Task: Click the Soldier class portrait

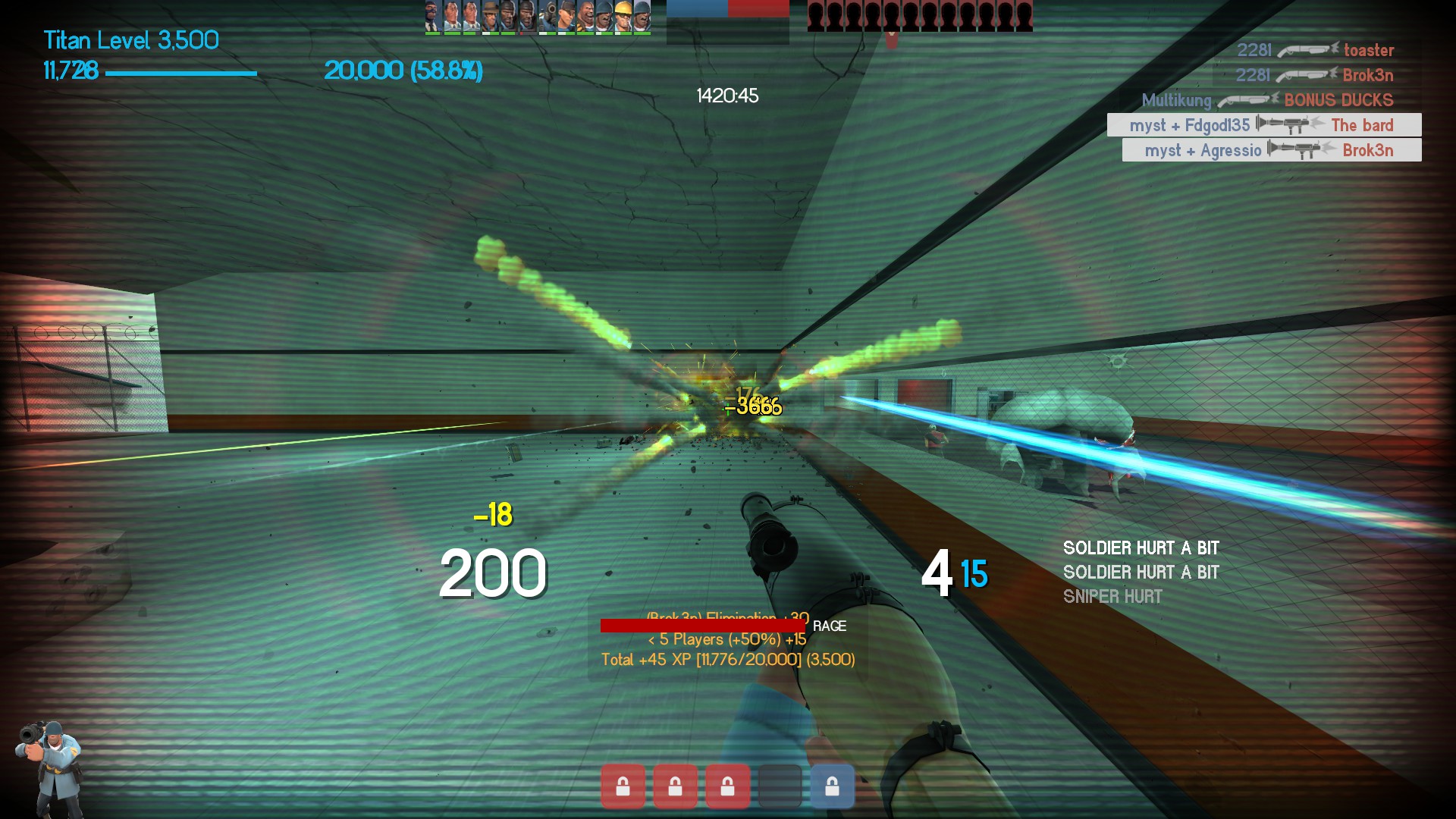Action: coord(50,767)
